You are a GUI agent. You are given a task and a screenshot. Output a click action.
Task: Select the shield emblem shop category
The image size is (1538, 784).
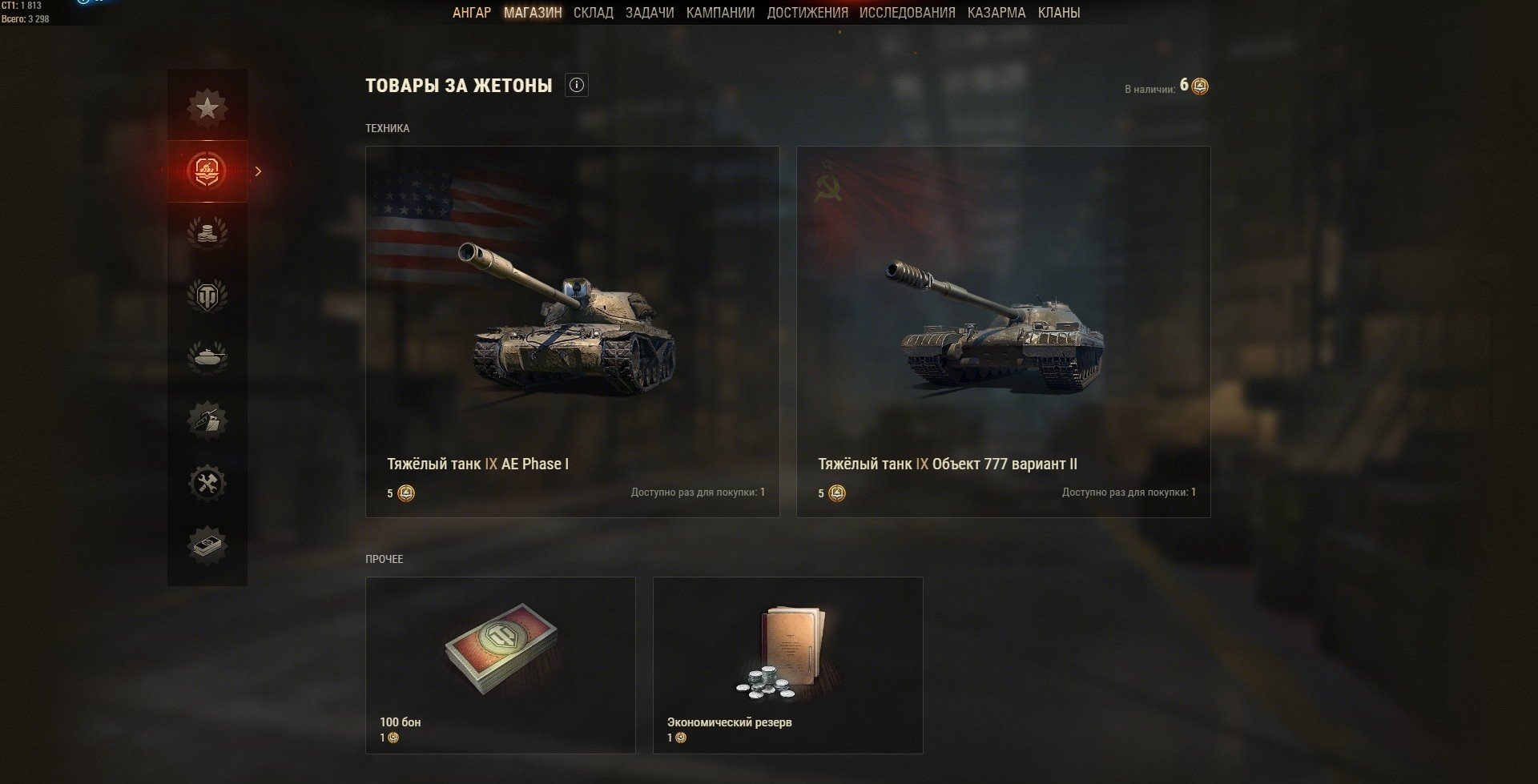(207, 296)
